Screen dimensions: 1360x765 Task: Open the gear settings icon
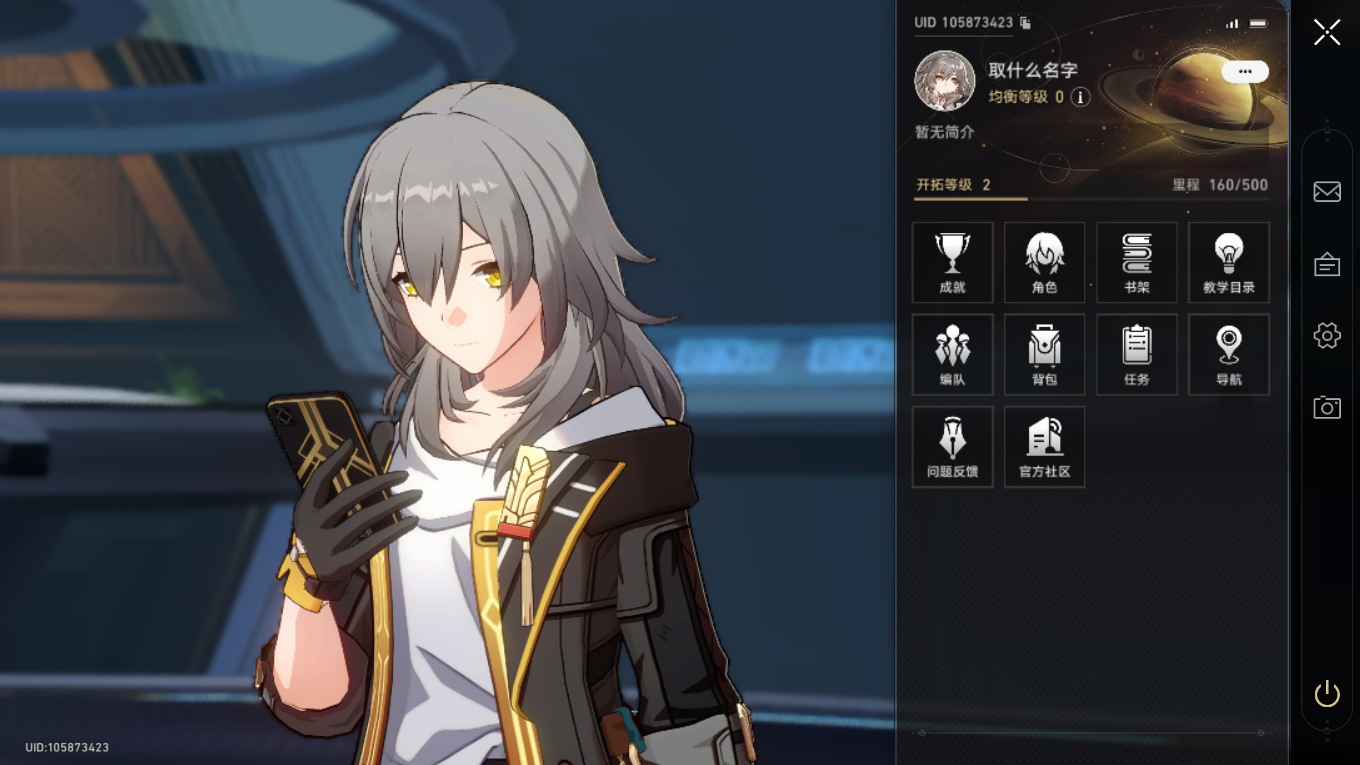1327,335
